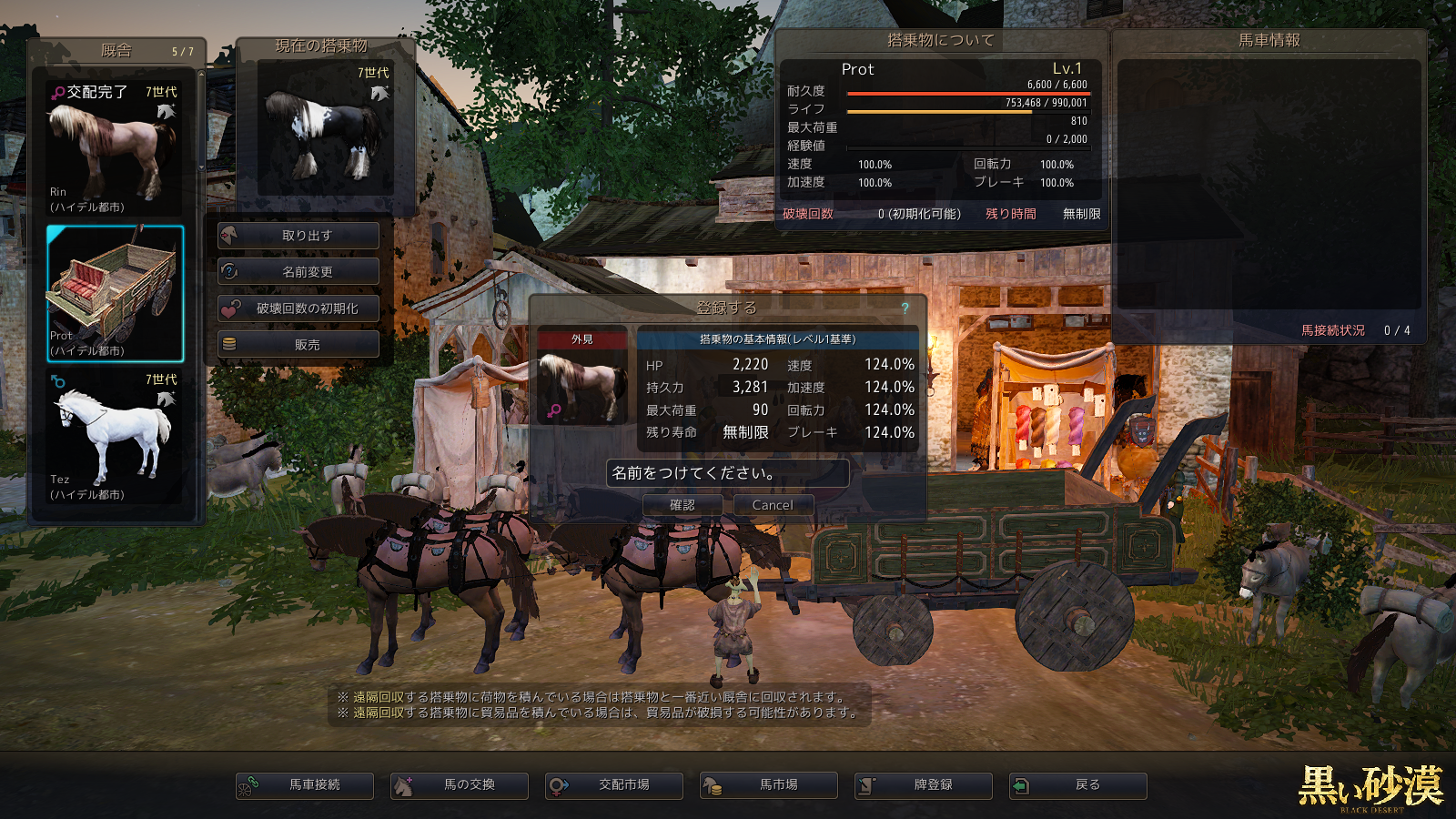
Task: Sell the mount with 販売
Action: pos(298,345)
